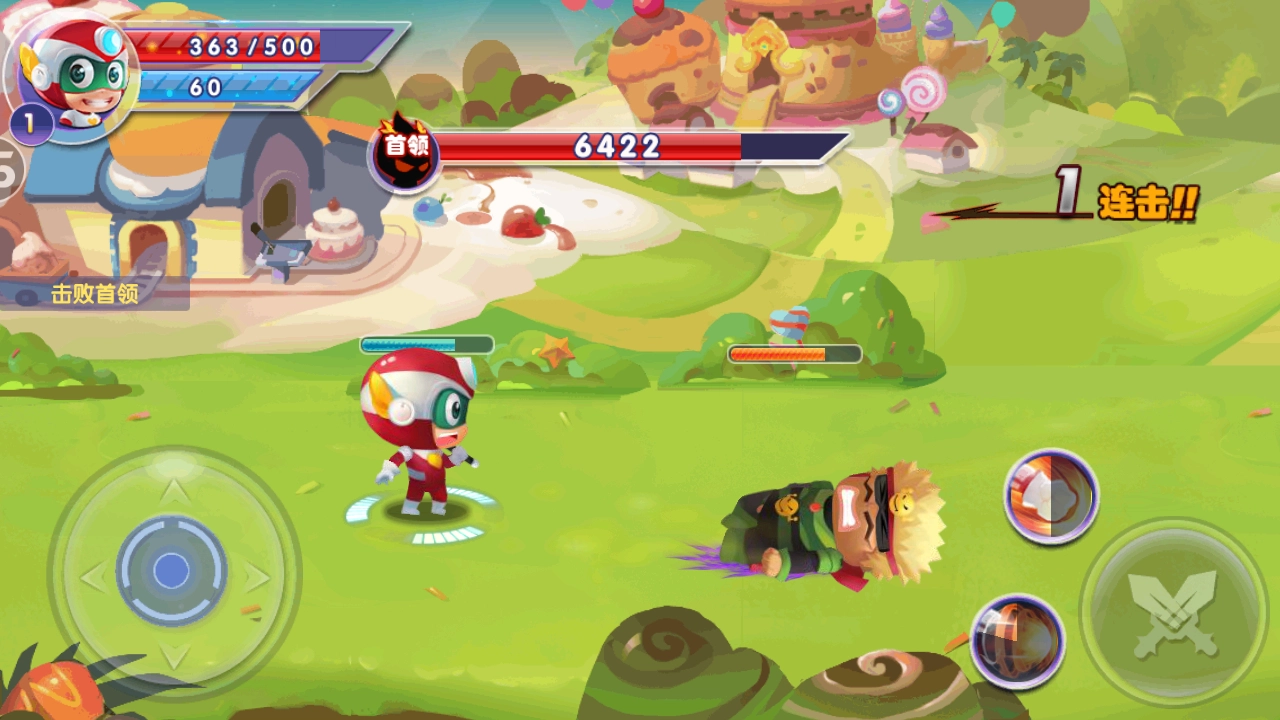Activate the fist punch skill

click(x=1051, y=495)
